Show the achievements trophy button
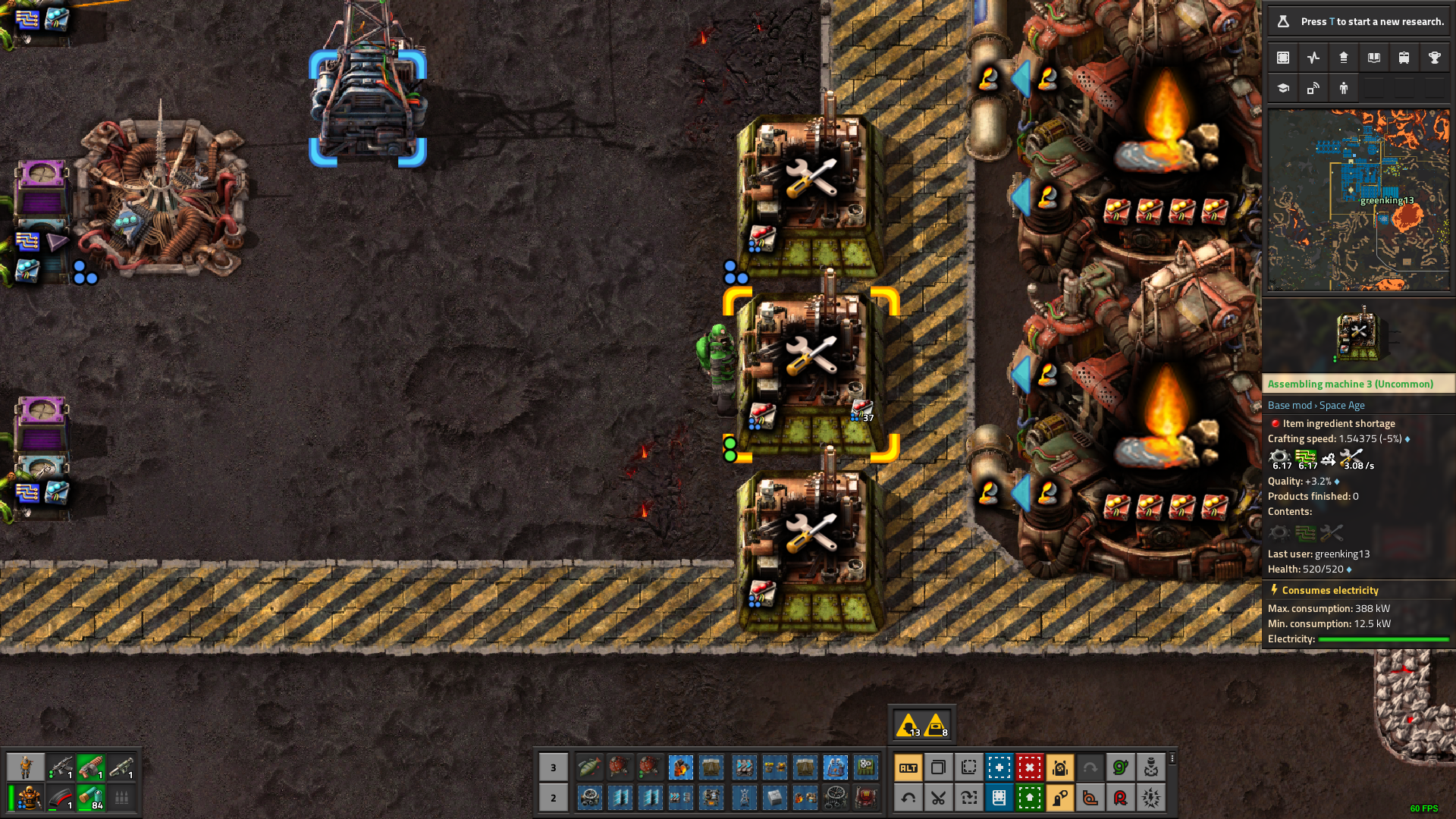Image resolution: width=1456 pixels, height=819 pixels. coord(1434,58)
